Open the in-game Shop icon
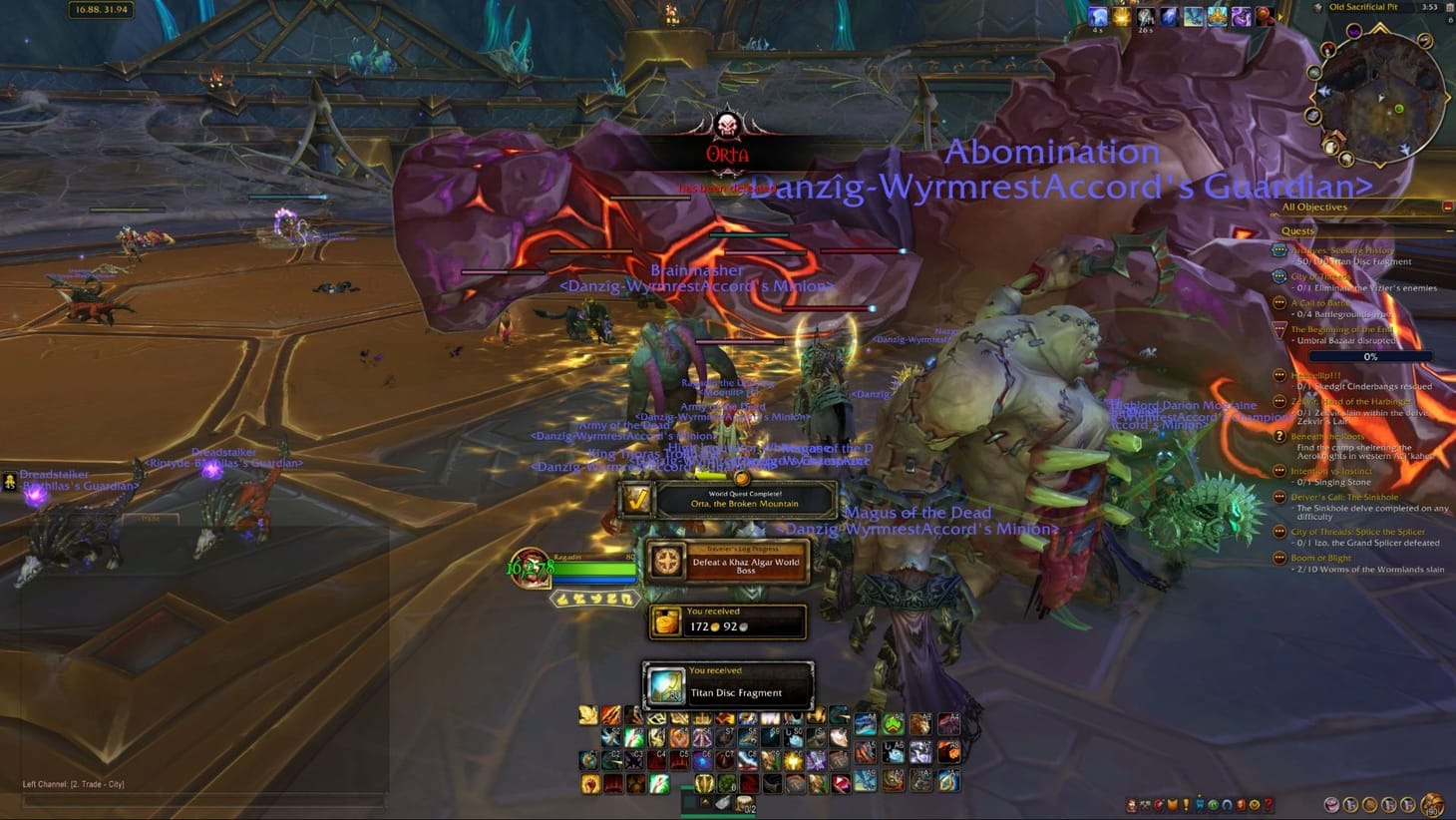 (x=1253, y=803)
